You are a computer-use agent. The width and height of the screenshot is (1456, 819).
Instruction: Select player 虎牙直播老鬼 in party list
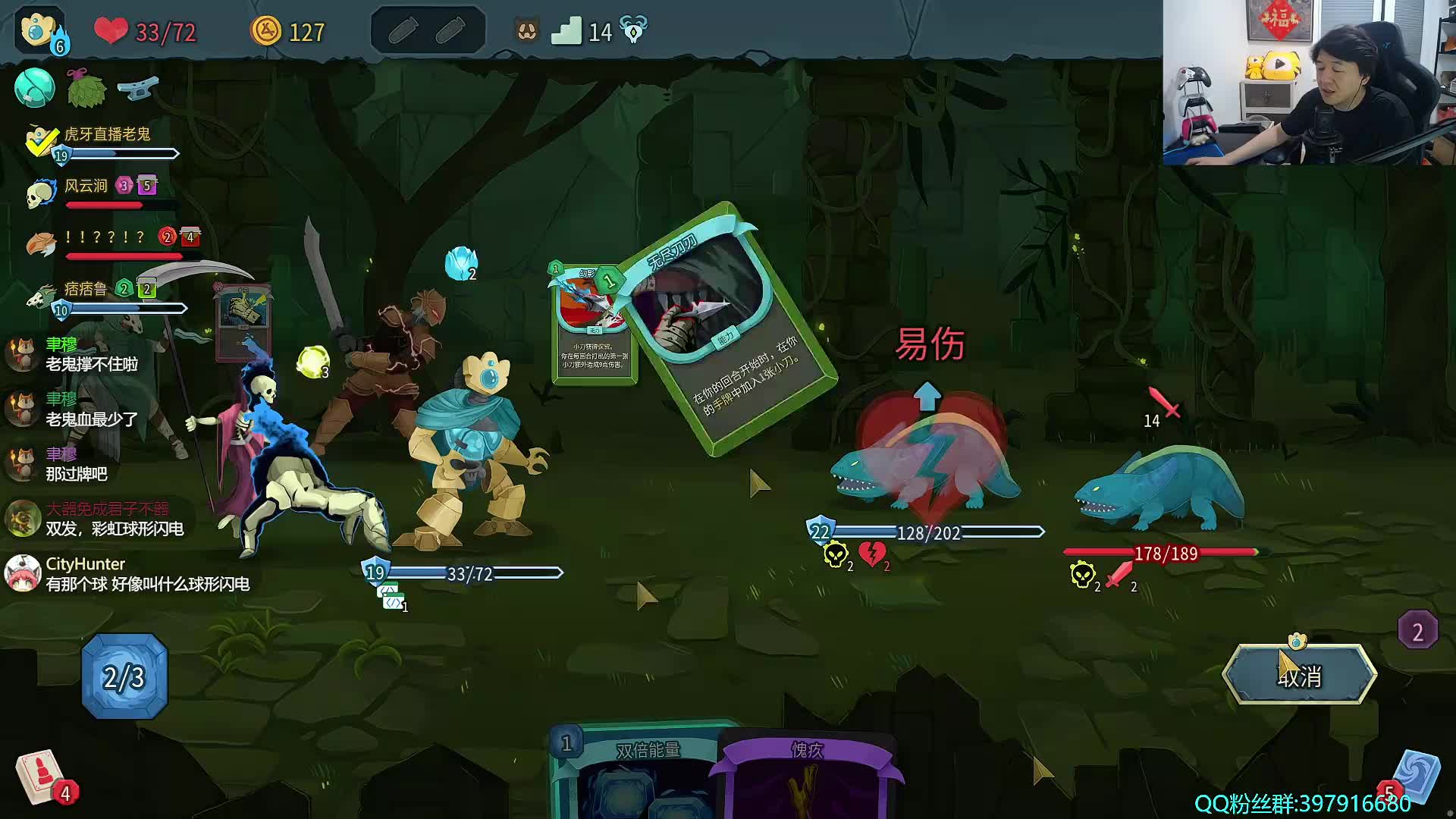pyautogui.click(x=106, y=135)
